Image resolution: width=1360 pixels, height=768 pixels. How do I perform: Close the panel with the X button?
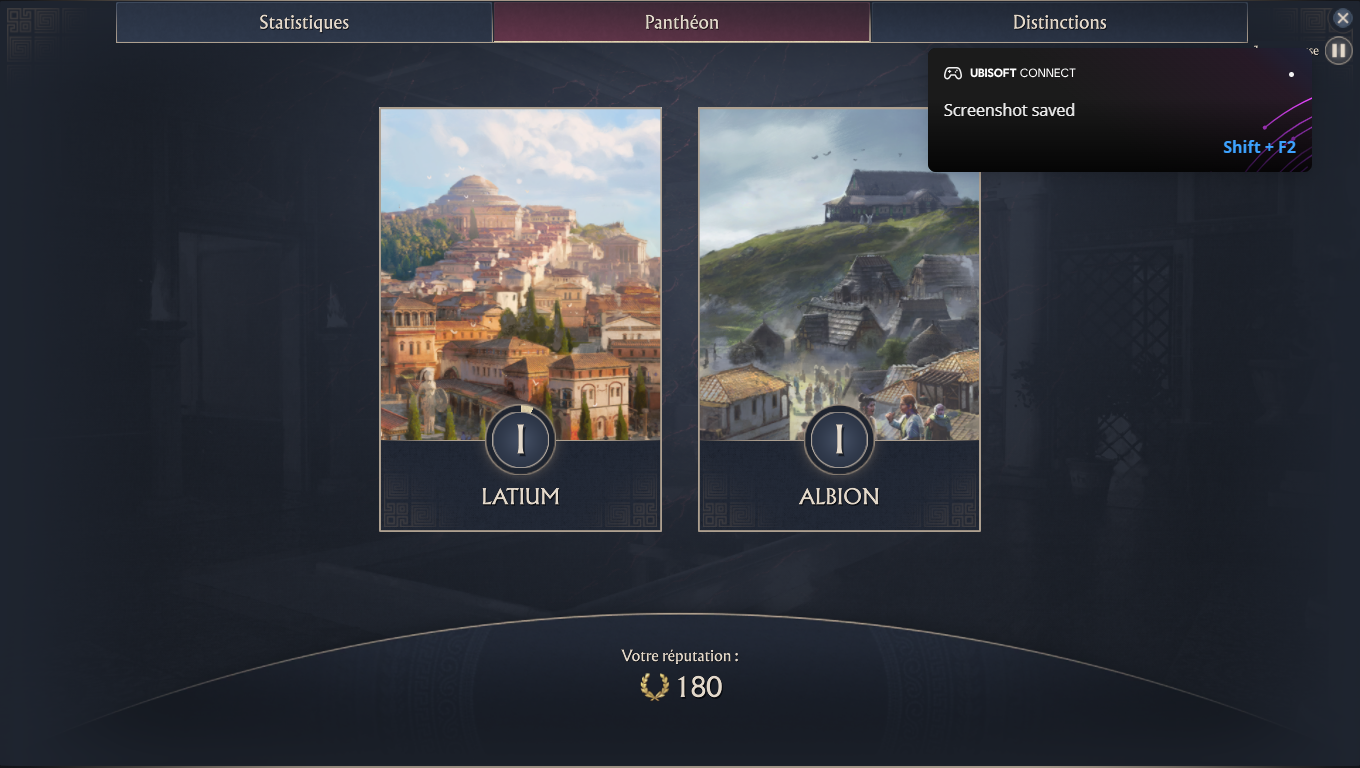[1343, 18]
